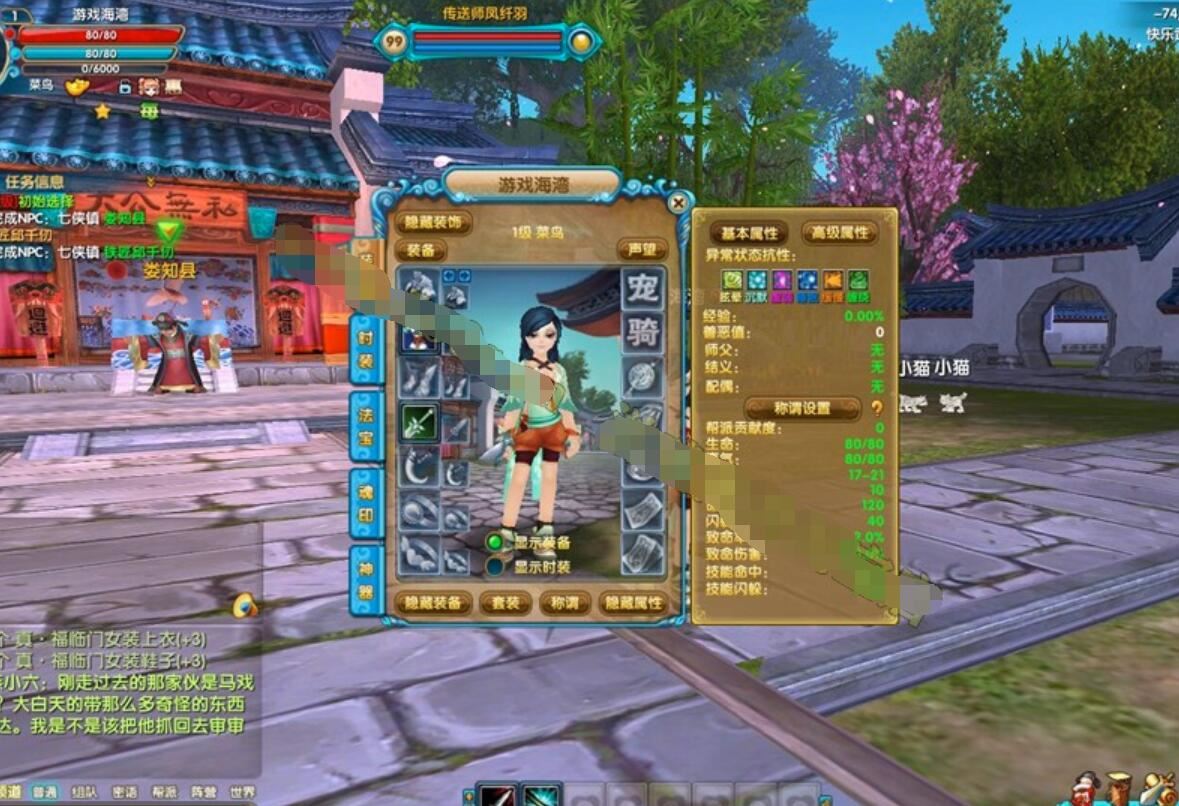The image size is (1179, 806).
Task: Toggle the 显示装备 show equipment option
Action: pos(495,542)
